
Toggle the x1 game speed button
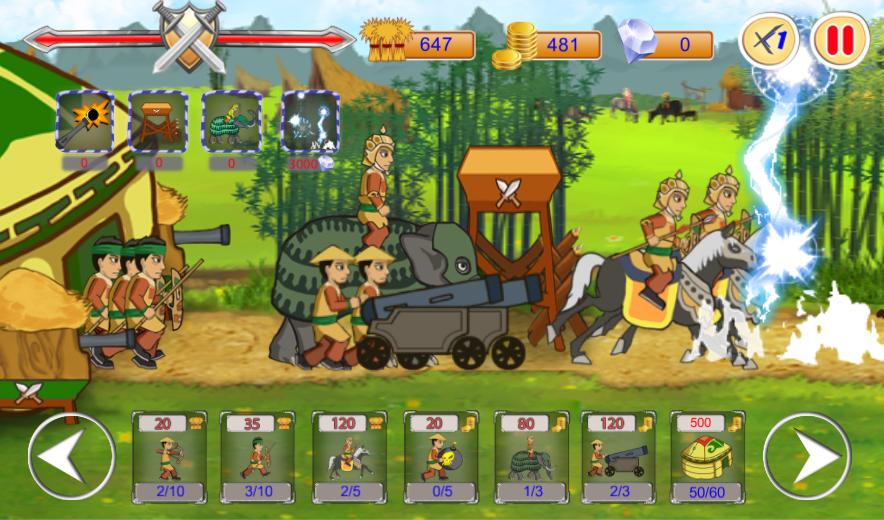click(x=768, y=42)
